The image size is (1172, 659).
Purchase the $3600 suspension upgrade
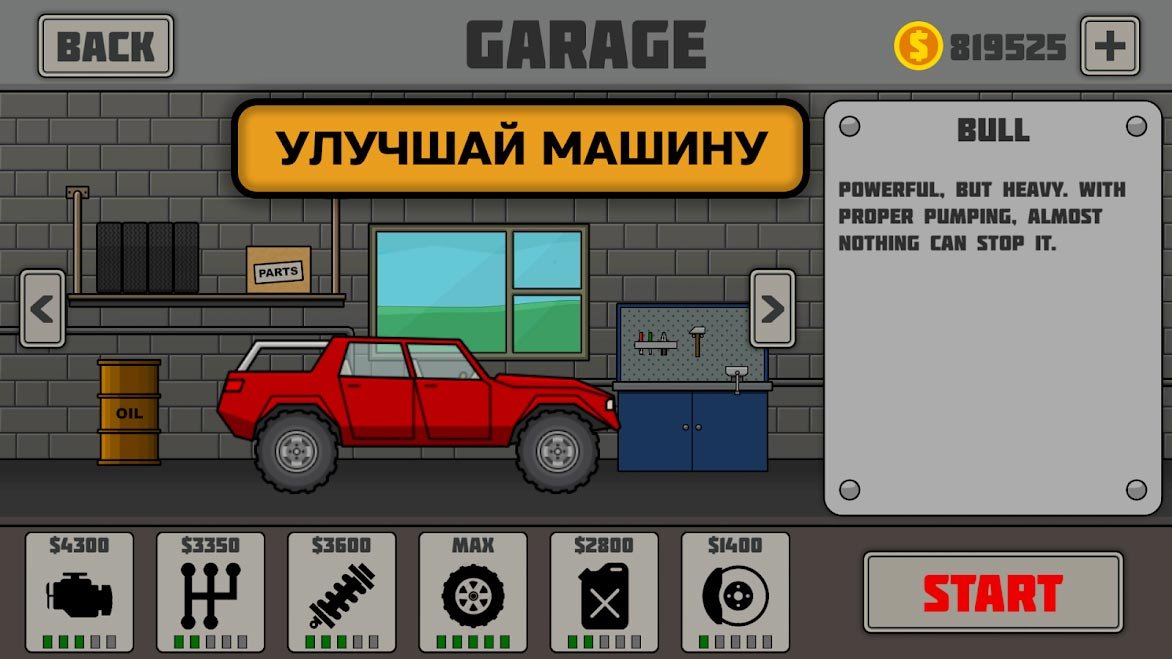click(x=341, y=592)
